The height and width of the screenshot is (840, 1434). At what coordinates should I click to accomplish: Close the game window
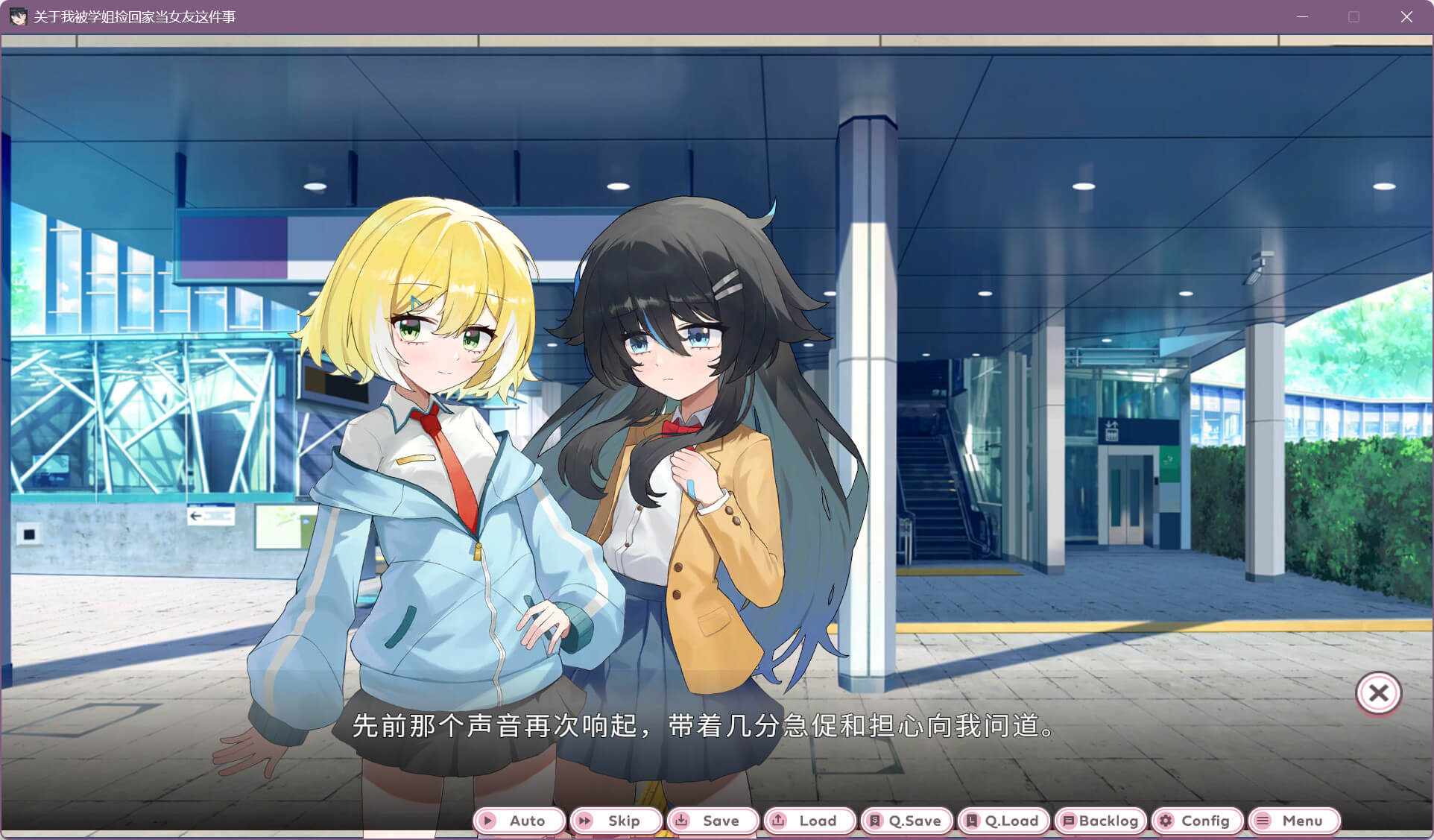click(x=1406, y=16)
